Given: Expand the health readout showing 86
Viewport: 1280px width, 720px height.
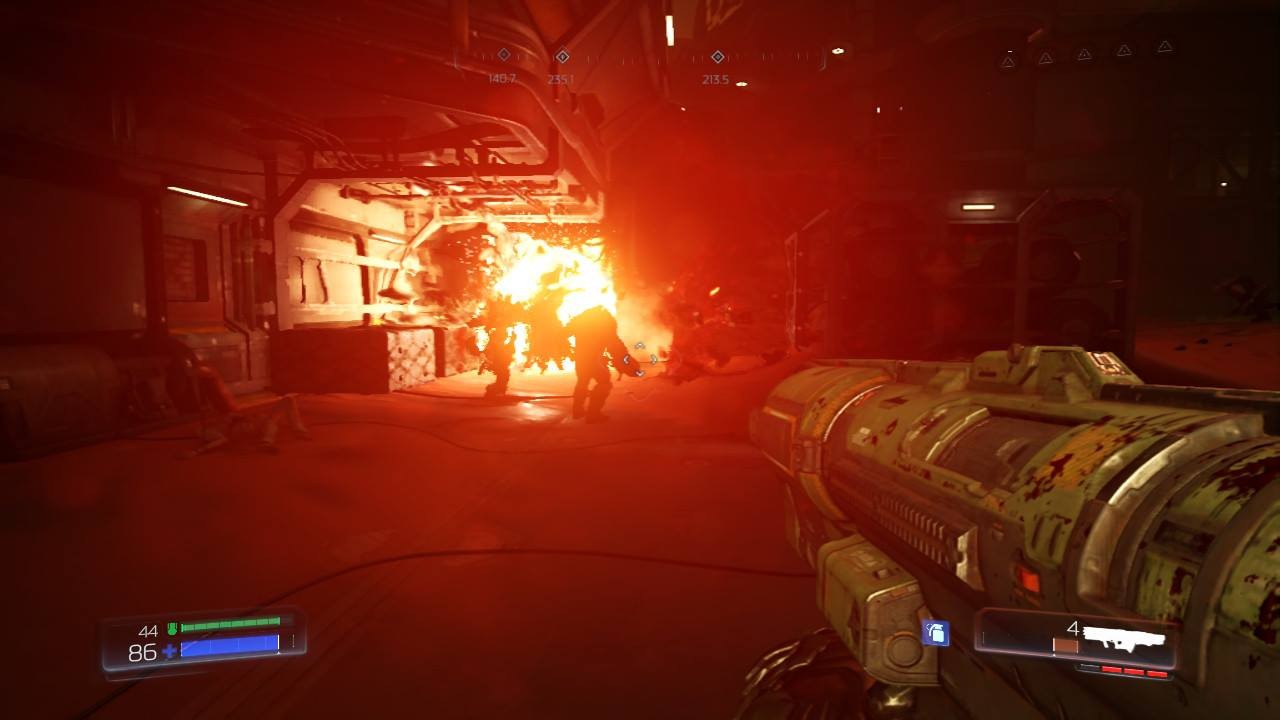Looking at the screenshot, I should [x=142, y=651].
